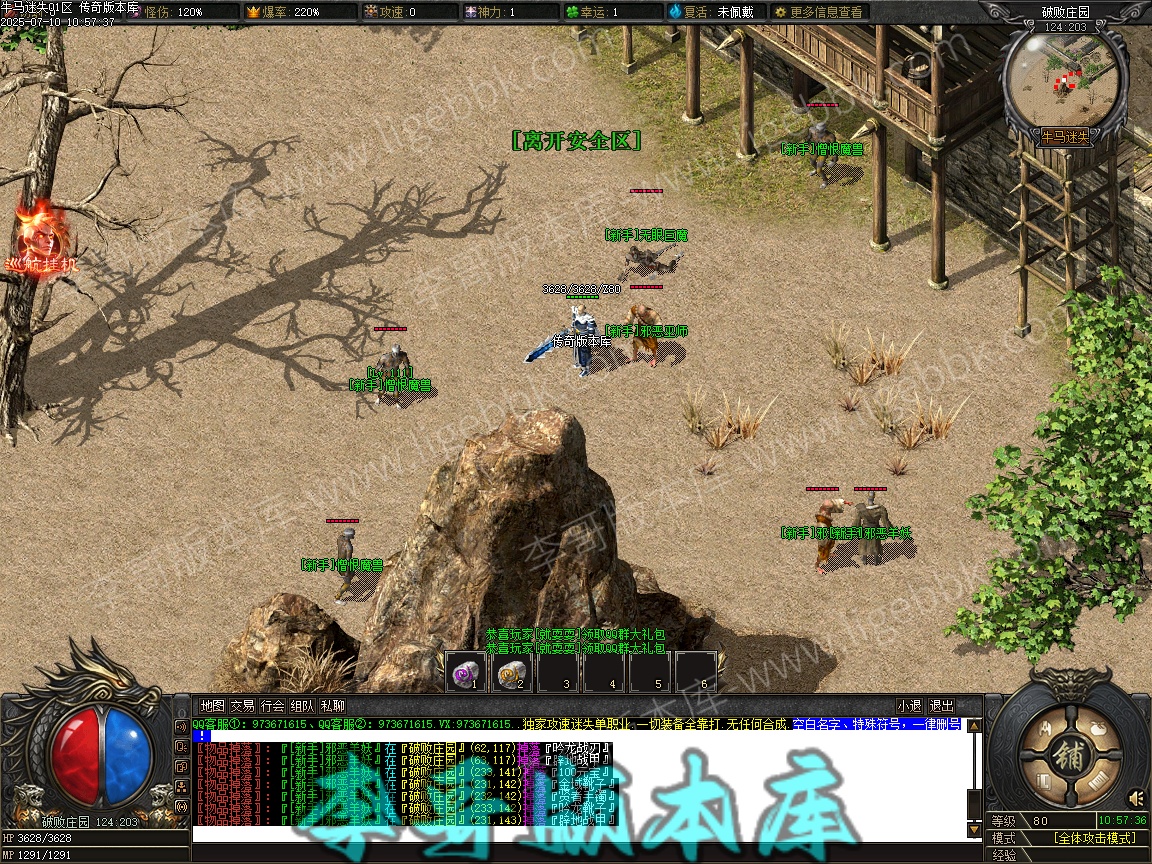Open the 更多信息查看 info panel
The height and width of the screenshot is (864, 1152).
(x=817, y=12)
